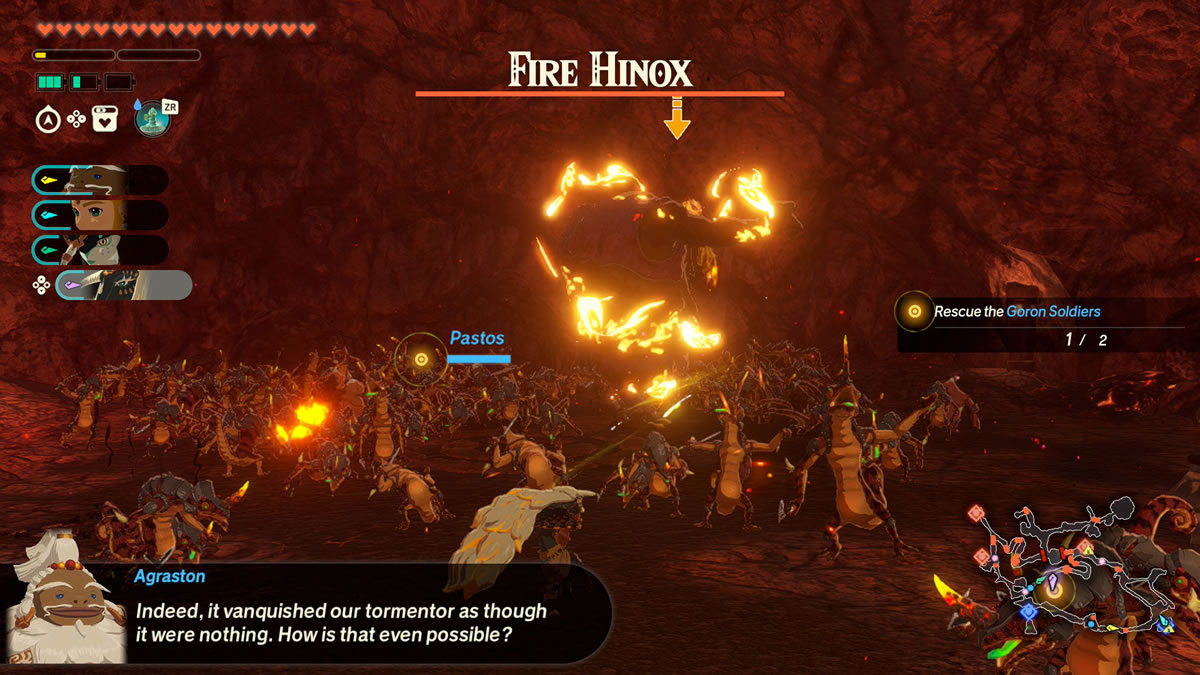The image size is (1200, 675).
Task: Click the Fire Hinox boss name banner
Action: (x=599, y=72)
